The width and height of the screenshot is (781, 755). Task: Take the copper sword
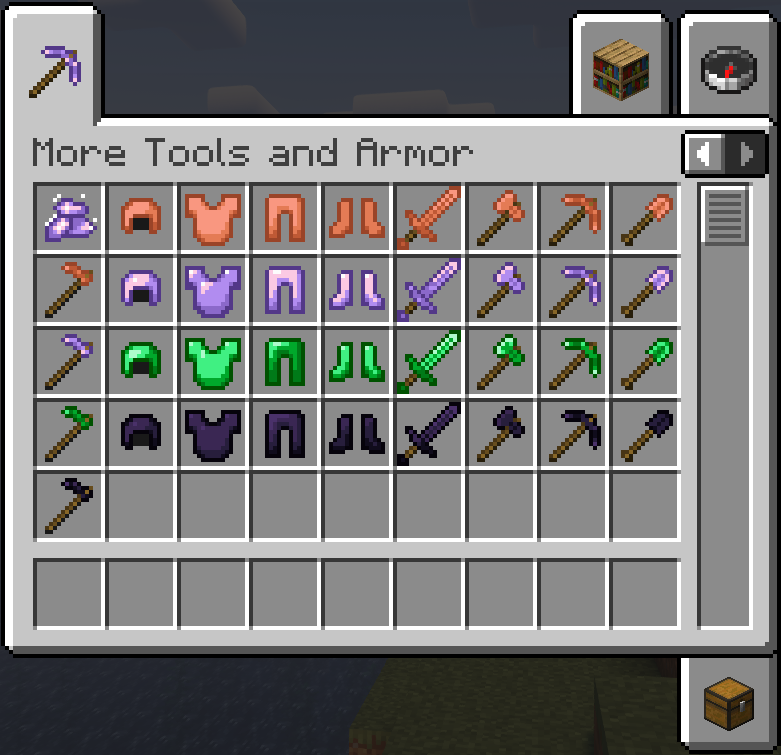pyautogui.click(x=429, y=218)
